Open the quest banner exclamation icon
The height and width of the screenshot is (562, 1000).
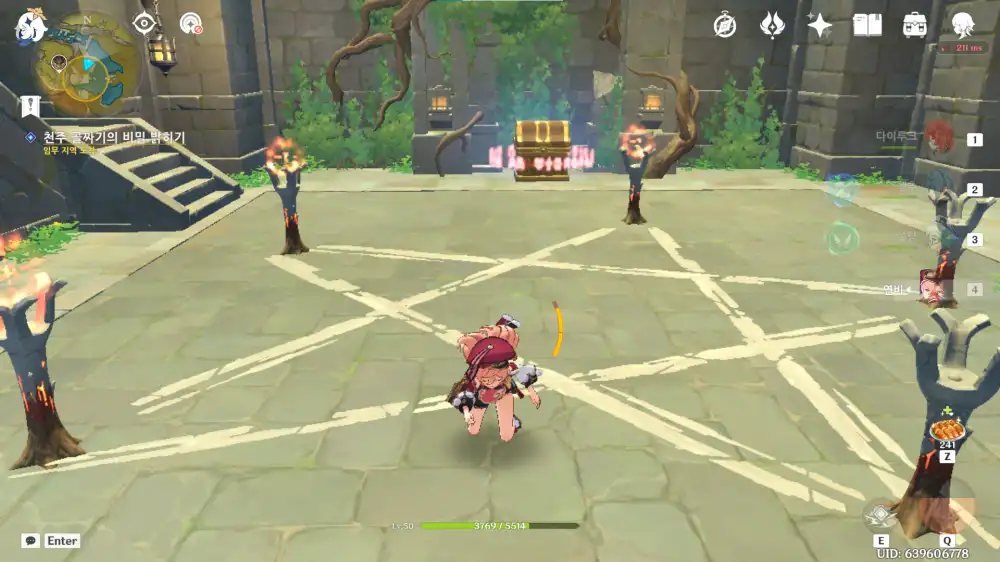30,105
